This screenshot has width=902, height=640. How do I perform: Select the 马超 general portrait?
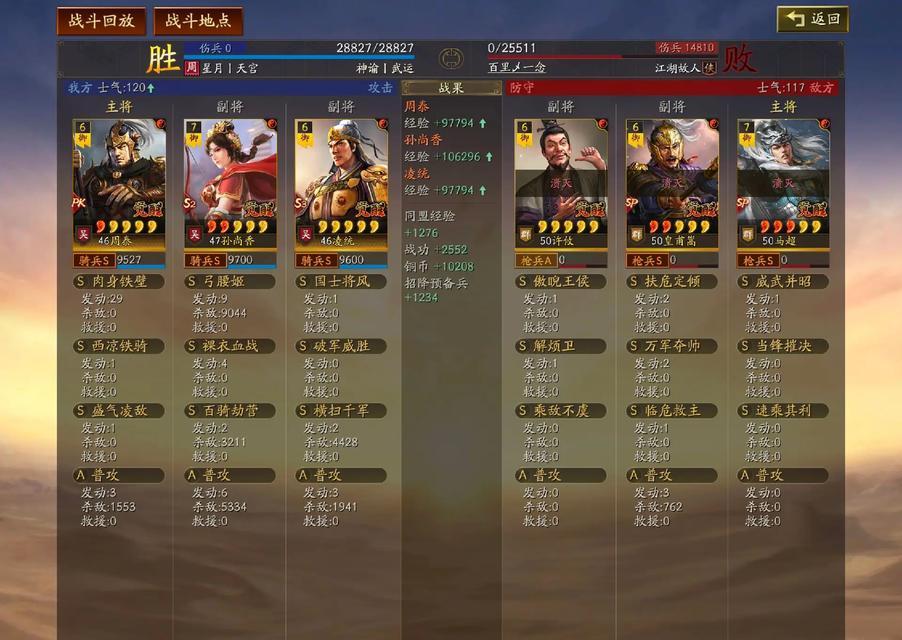783,180
